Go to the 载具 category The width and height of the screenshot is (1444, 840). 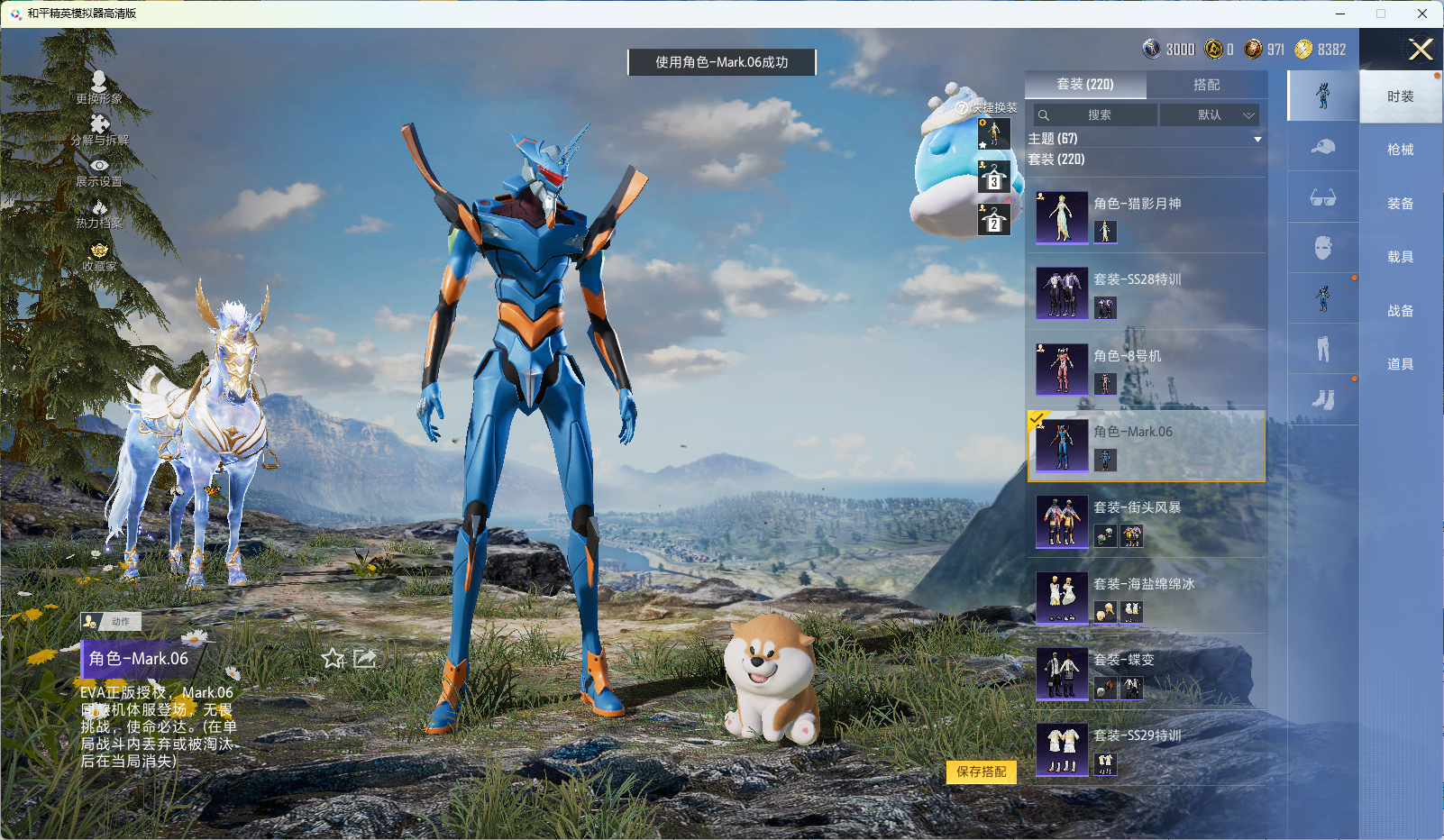point(1400,257)
